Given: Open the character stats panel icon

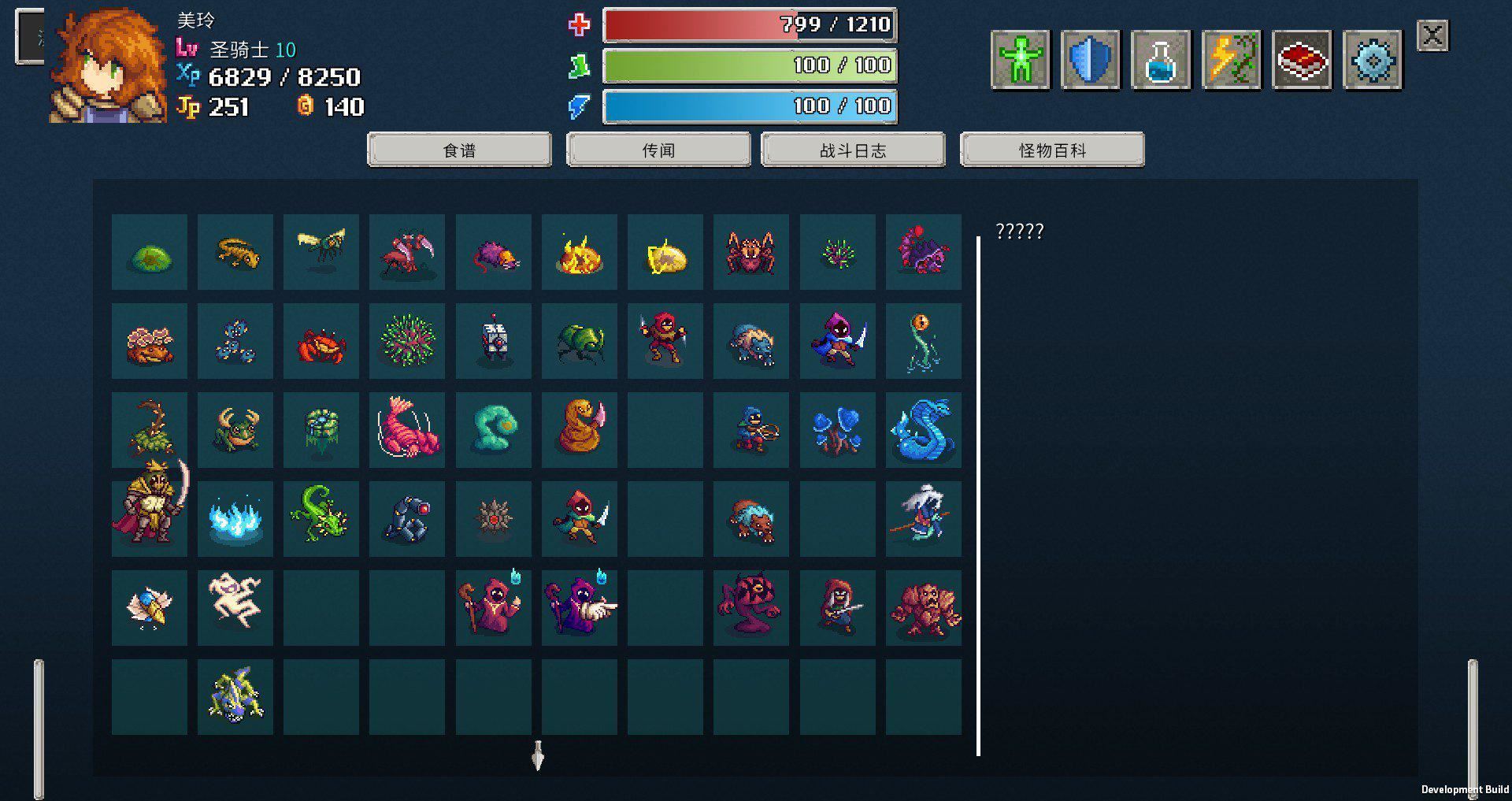Looking at the screenshot, I should (1020, 59).
